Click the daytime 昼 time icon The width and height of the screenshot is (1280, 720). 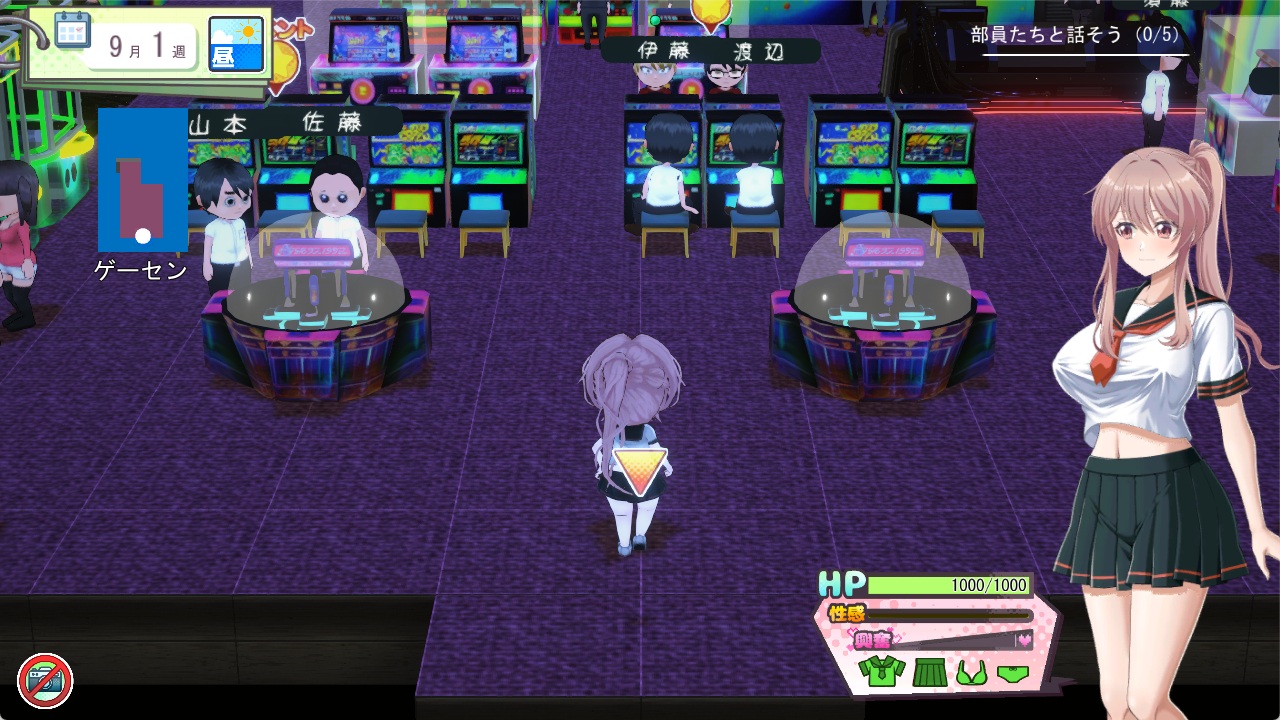click(236, 45)
